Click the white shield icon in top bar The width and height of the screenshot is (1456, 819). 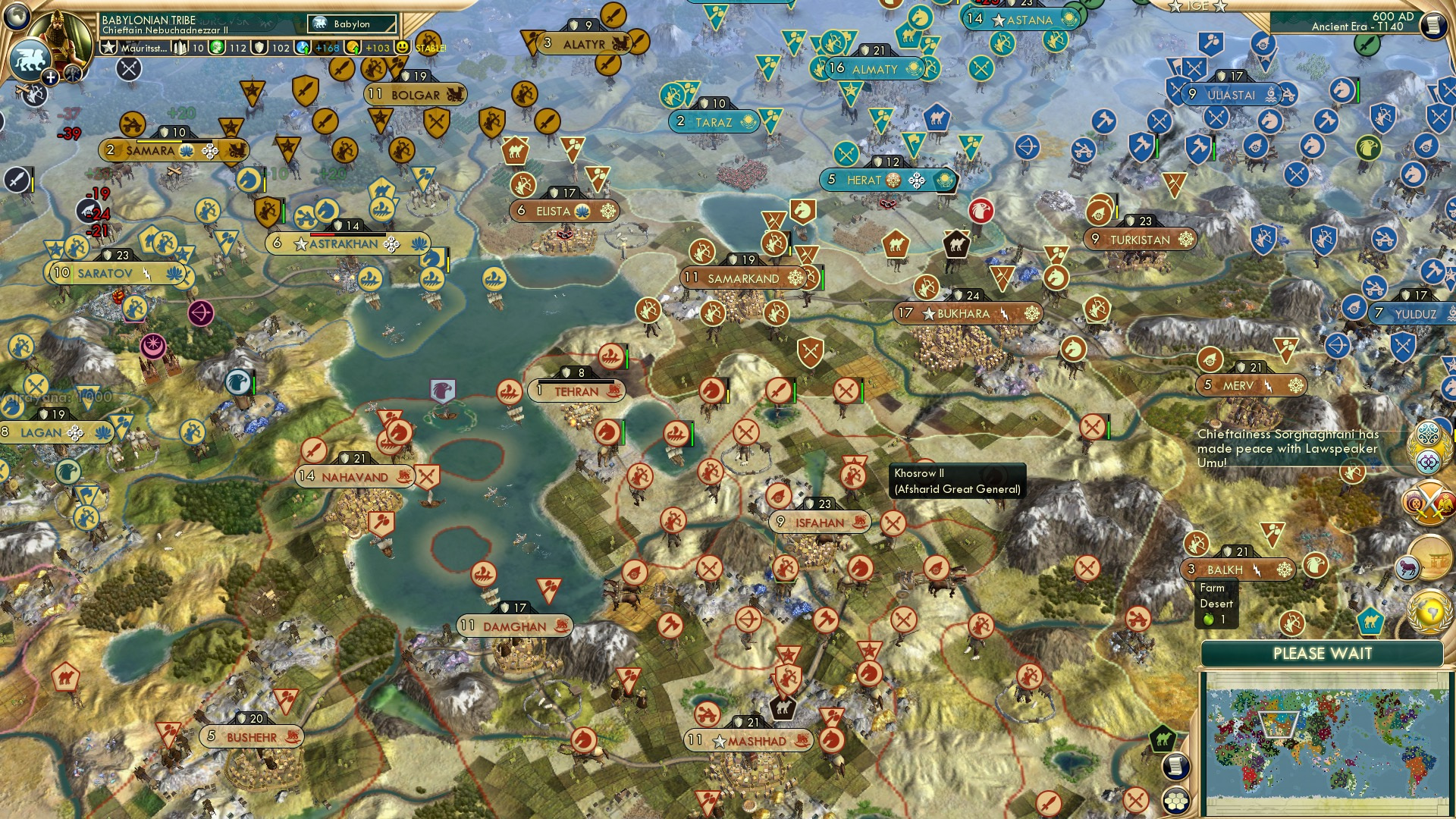[259, 47]
